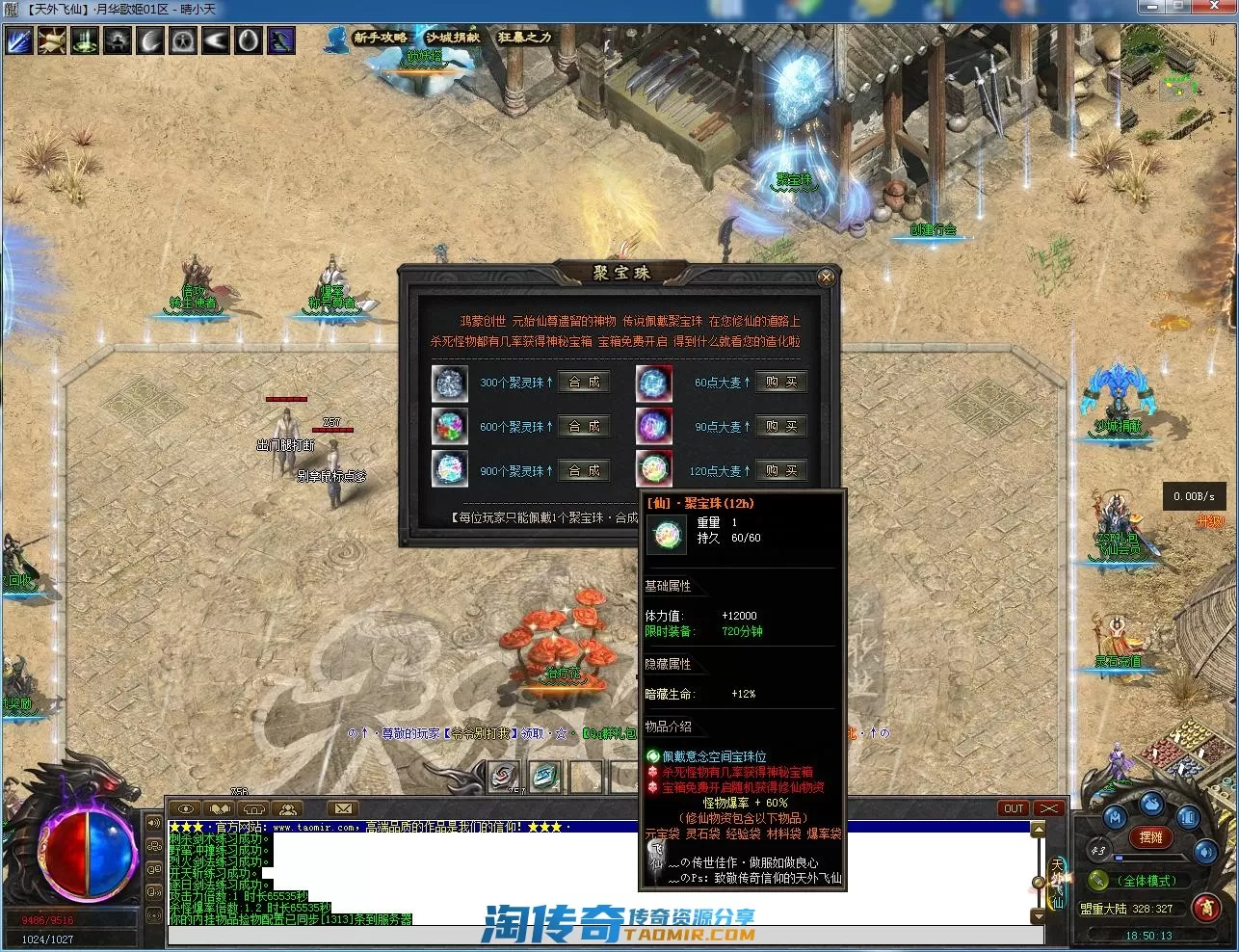Toggle the chat eye visibility button
Screen dimensions: 1239x952
tap(186, 808)
